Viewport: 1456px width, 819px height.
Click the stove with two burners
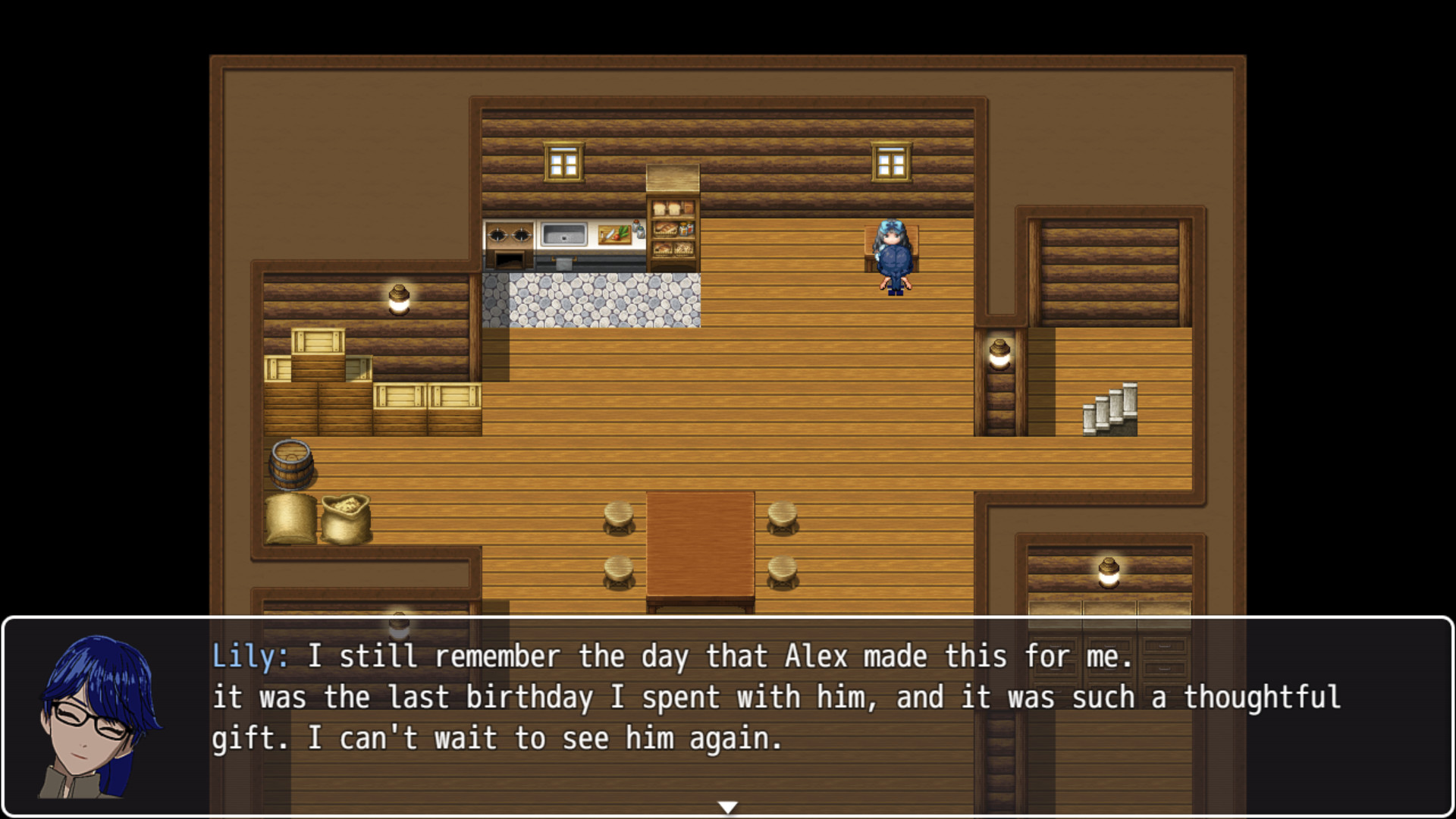(510, 234)
